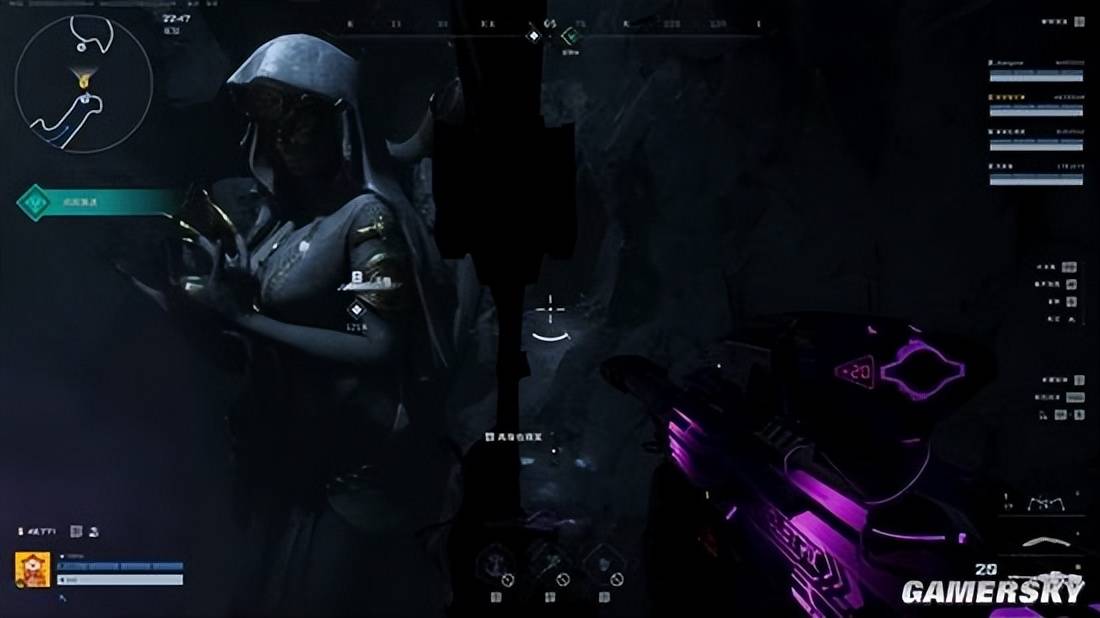Activate the right ability hexagon icon
Image resolution: width=1100 pixels, height=618 pixels.
pos(604,564)
